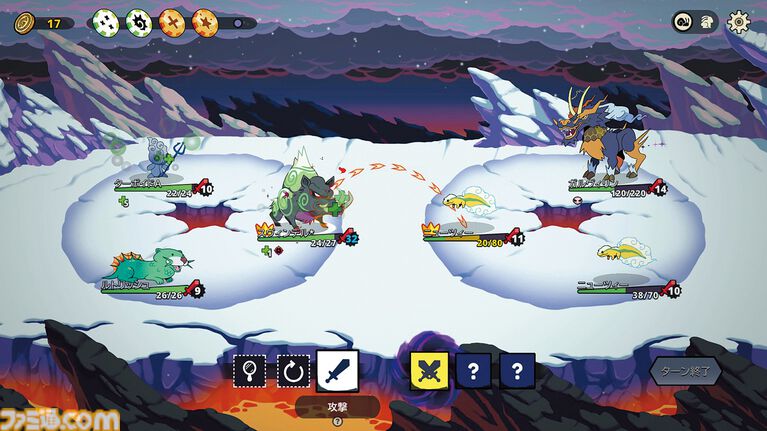Select the magnifier action tile
The image size is (767, 431).
point(248,371)
